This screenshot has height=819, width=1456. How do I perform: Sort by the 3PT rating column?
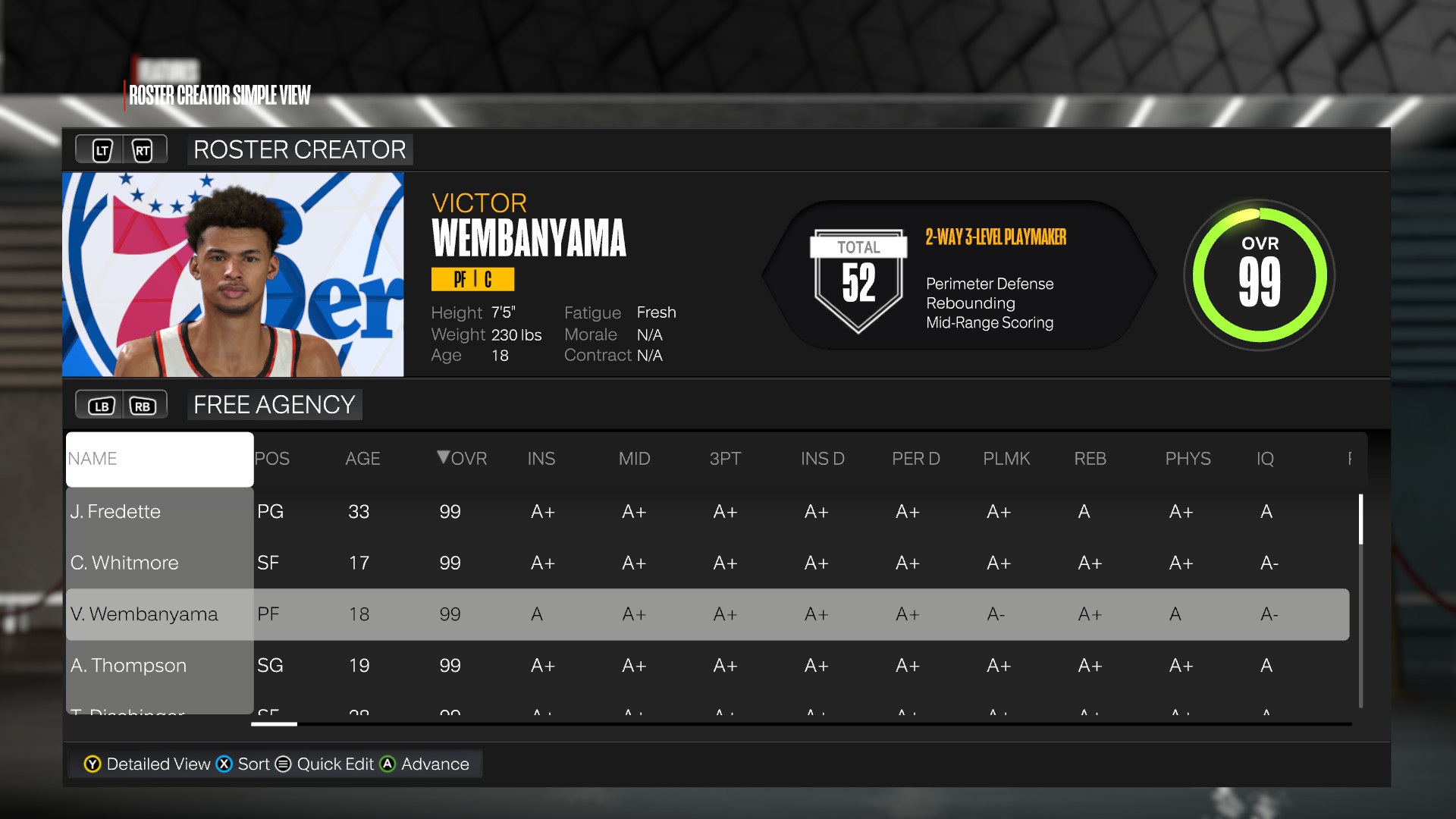(725, 459)
